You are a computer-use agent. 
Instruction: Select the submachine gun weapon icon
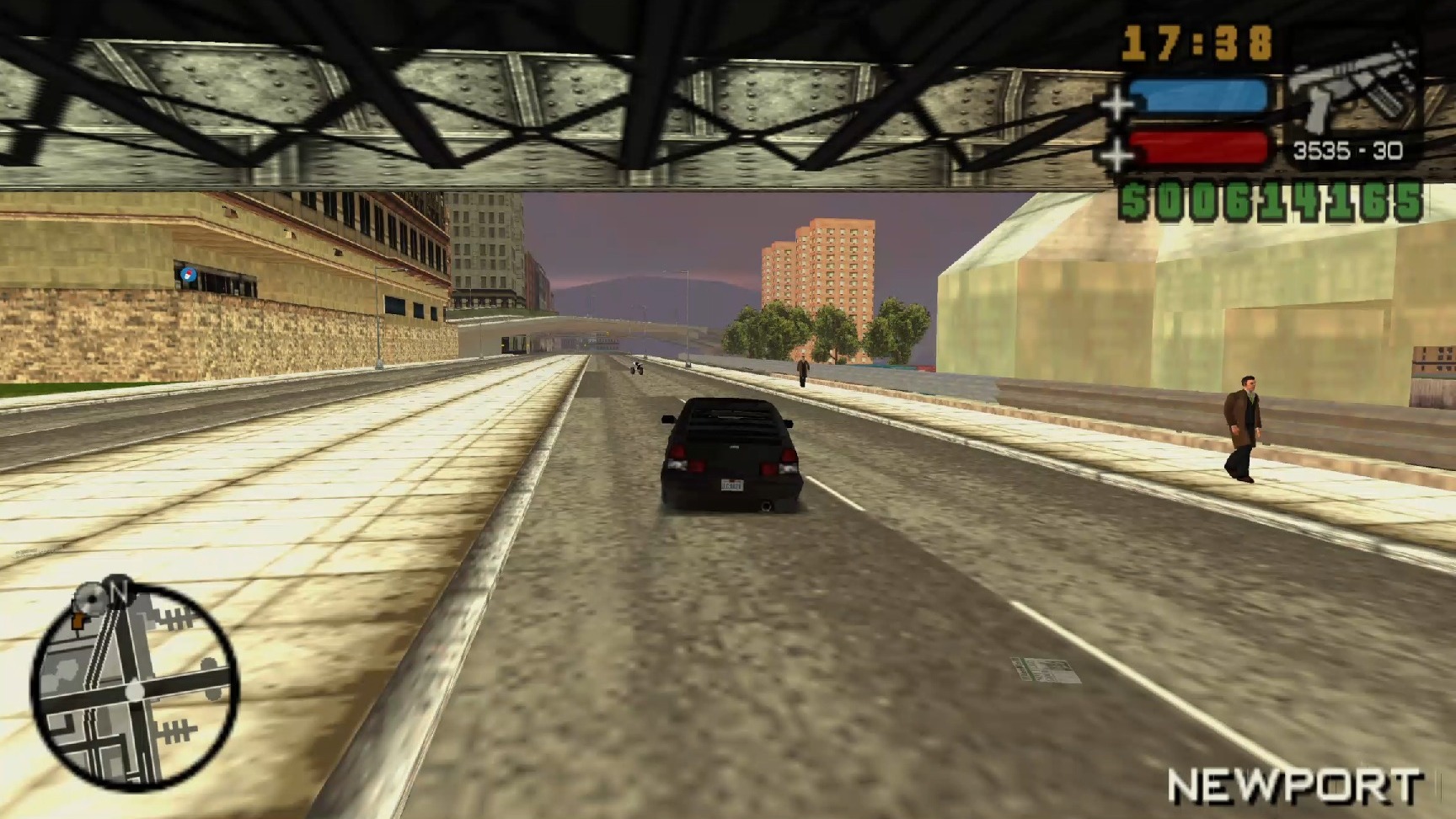pyautogui.click(x=1353, y=90)
